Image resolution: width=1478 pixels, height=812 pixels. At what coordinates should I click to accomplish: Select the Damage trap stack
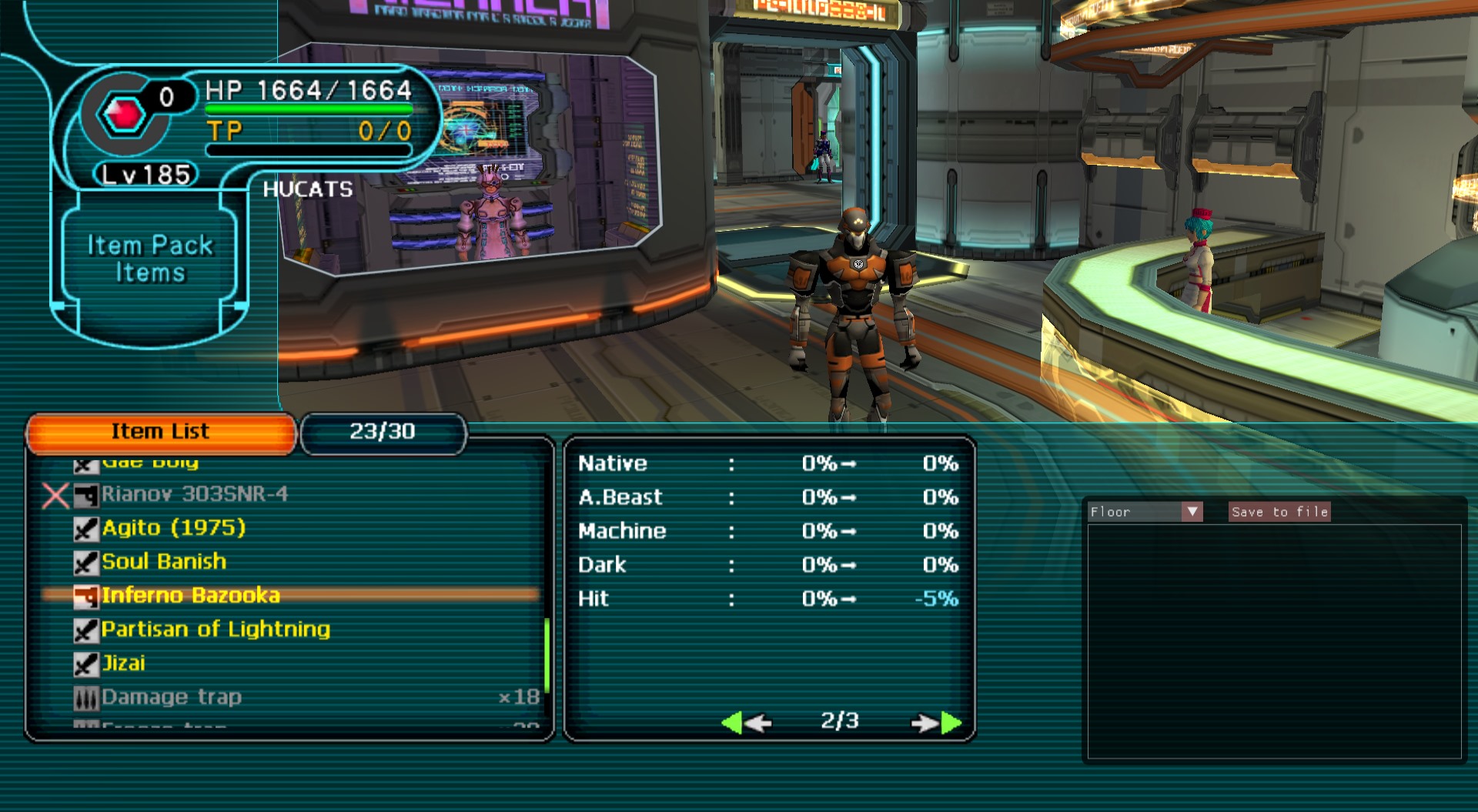pyautogui.click(x=171, y=697)
